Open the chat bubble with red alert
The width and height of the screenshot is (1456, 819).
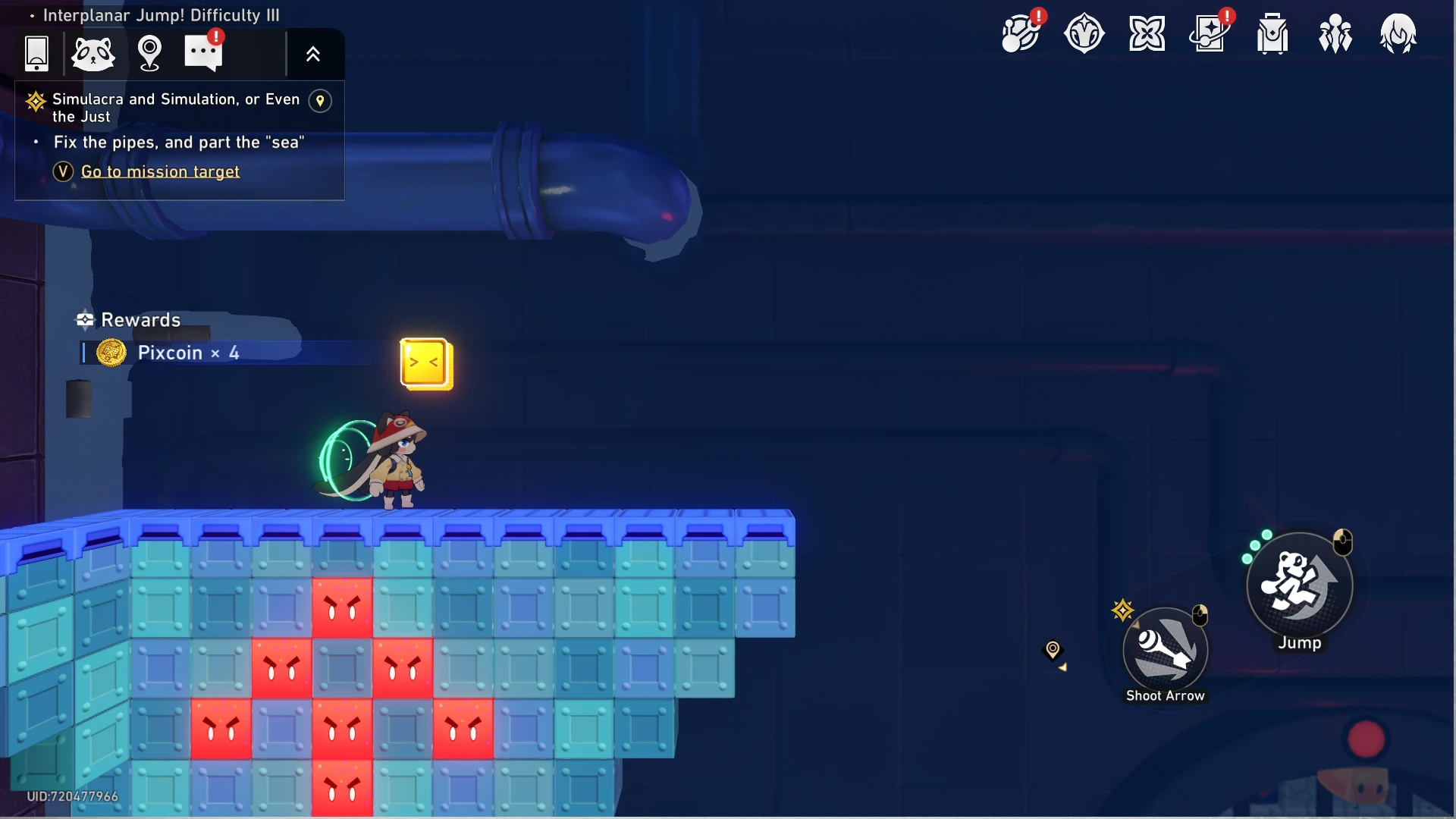203,52
